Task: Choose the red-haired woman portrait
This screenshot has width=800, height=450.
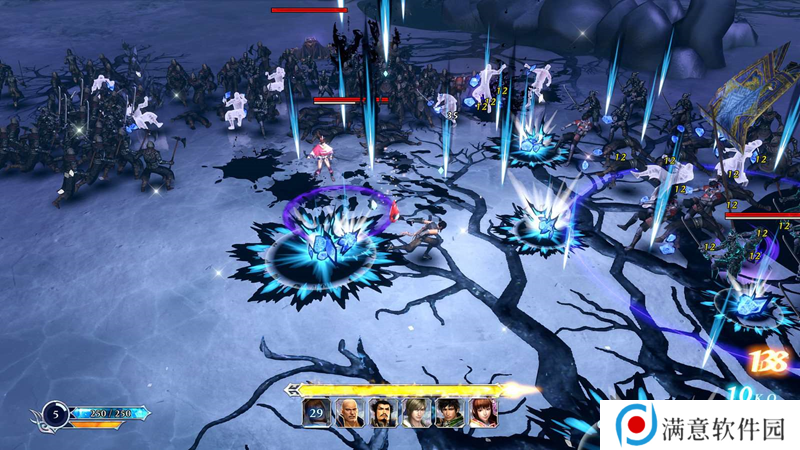Action: pos(482,413)
